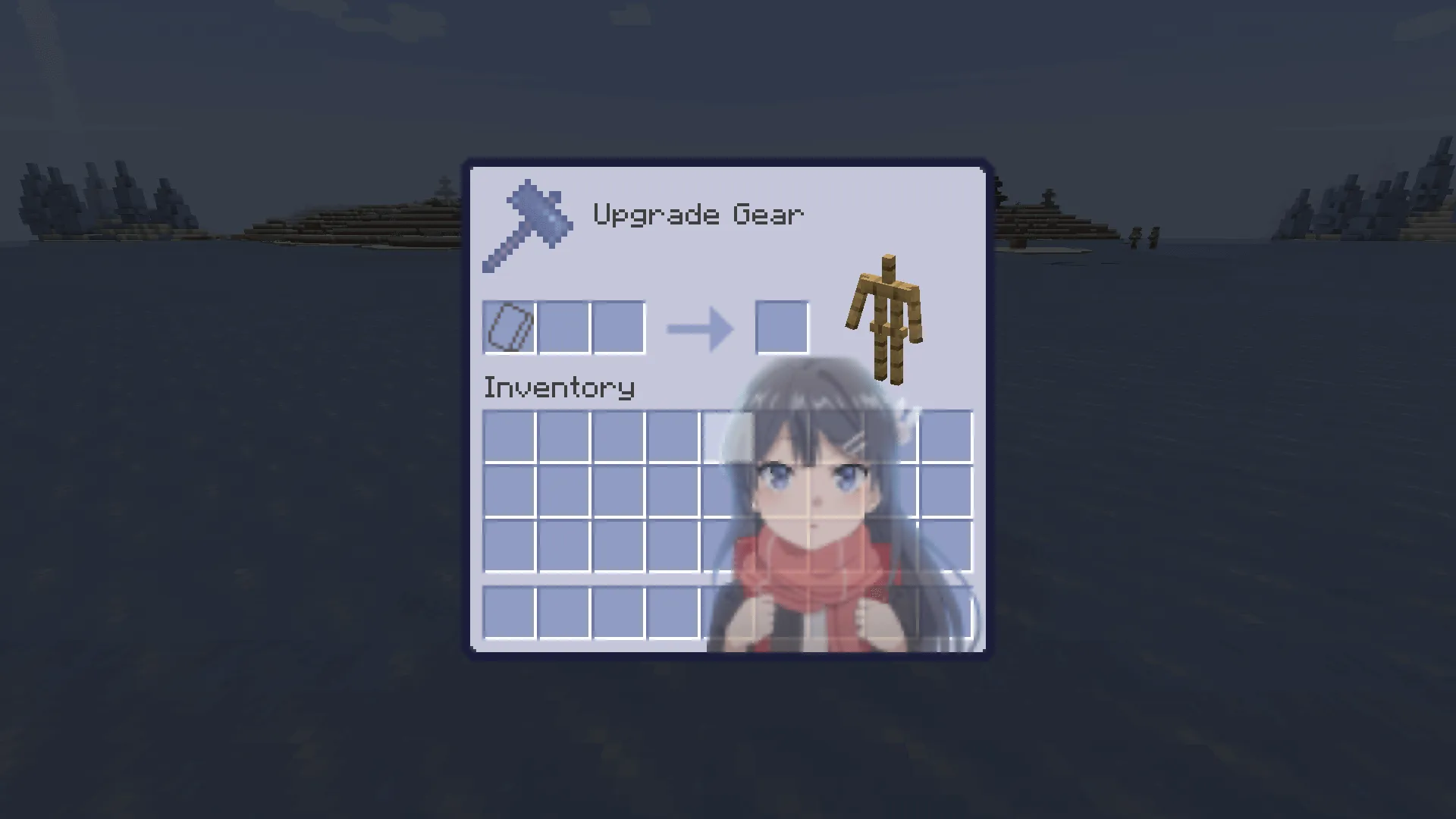Click the Upgrade Gear title text
Viewport: 1456px width, 819px height.
point(698,215)
